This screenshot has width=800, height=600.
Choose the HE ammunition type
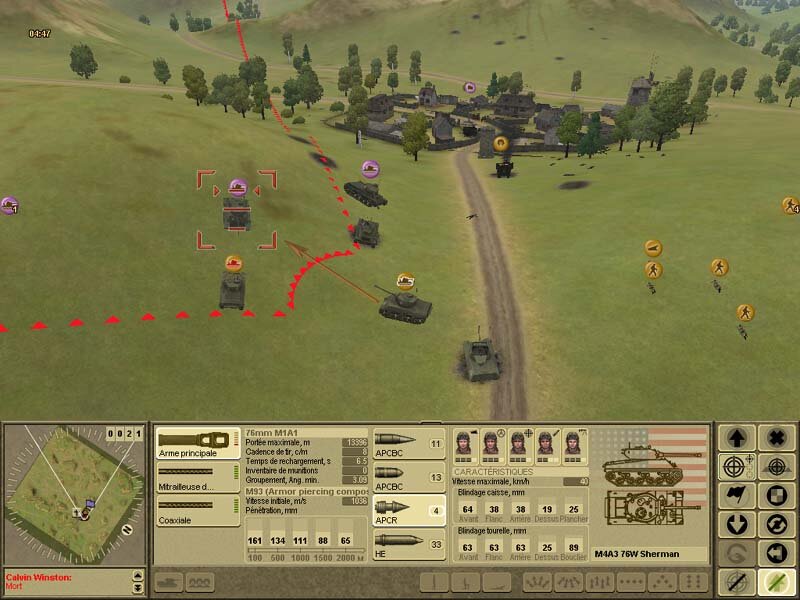click(x=409, y=544)
